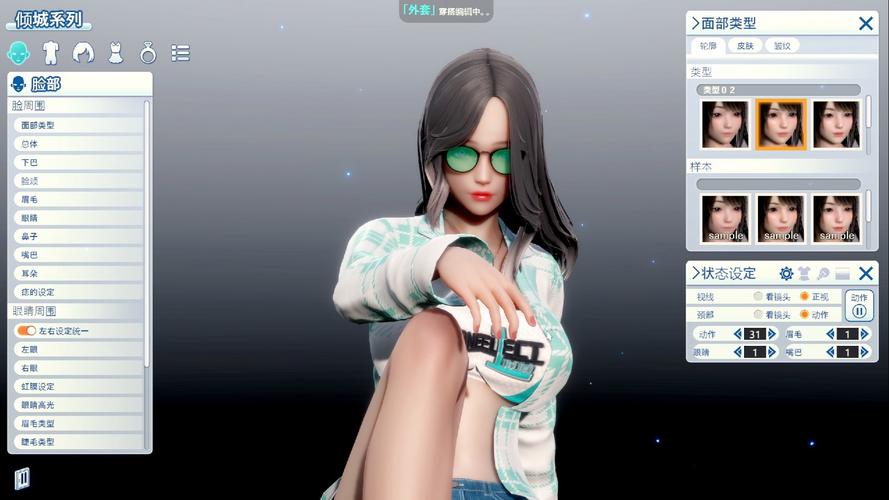Toggle the 左右设定统一 switch

(x=26, y=330)
